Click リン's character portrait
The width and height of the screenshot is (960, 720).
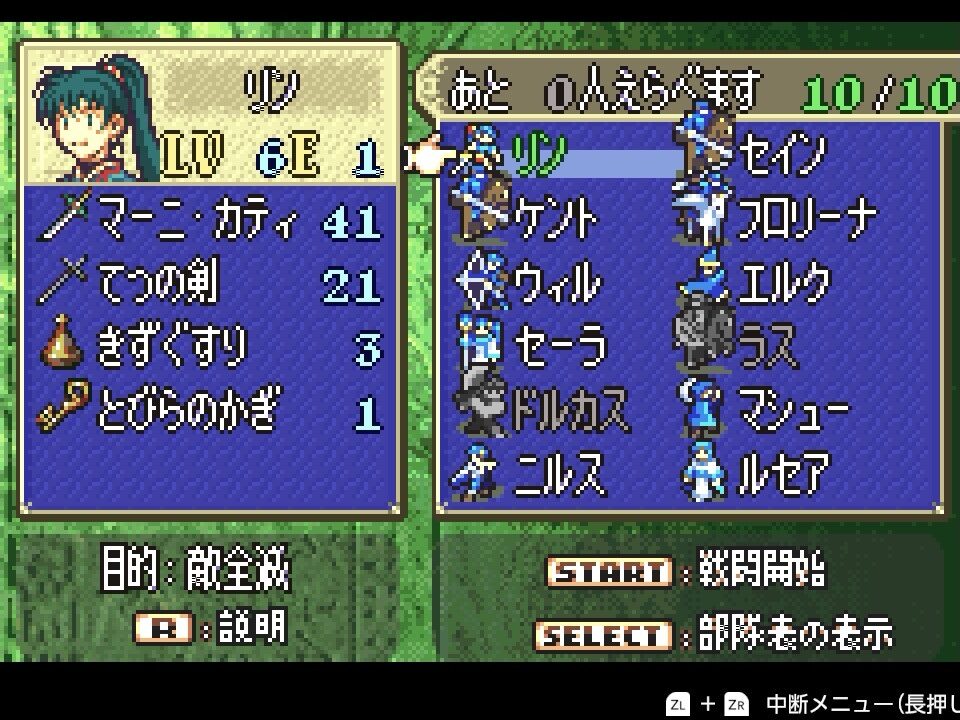coord(90,122)
